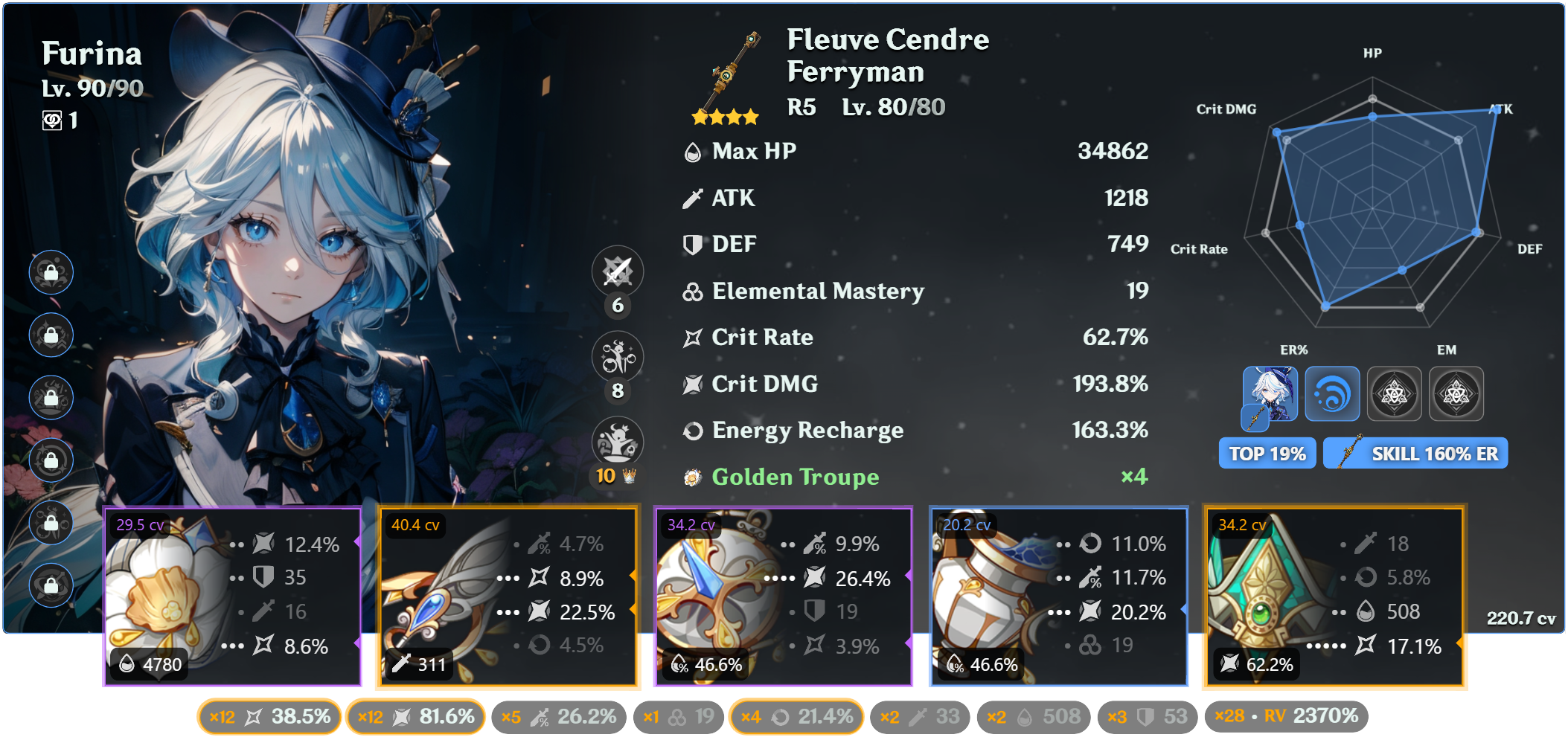Select the small Furina portrait thumbnail above TOP 19%
The height and width of the screenshot is (740, 1568).
(1270, 393)
